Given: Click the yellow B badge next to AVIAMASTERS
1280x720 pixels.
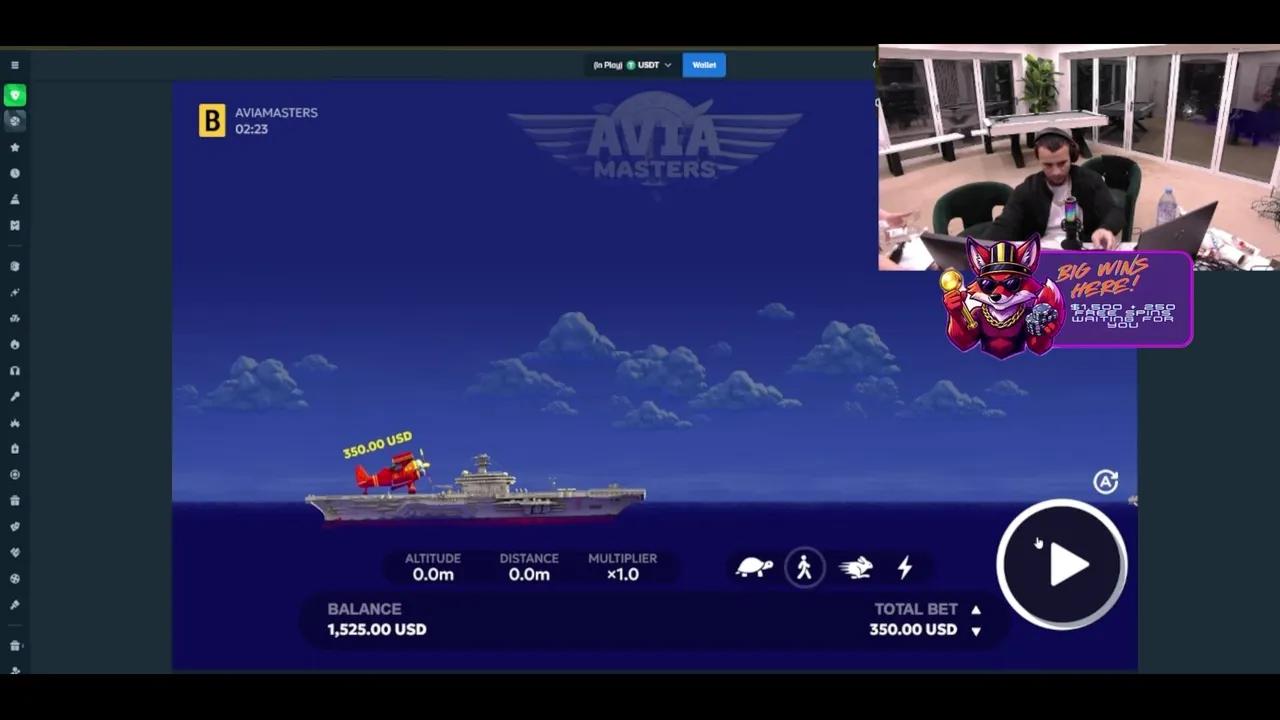Looking at the screenshot, I should [211, 121].
